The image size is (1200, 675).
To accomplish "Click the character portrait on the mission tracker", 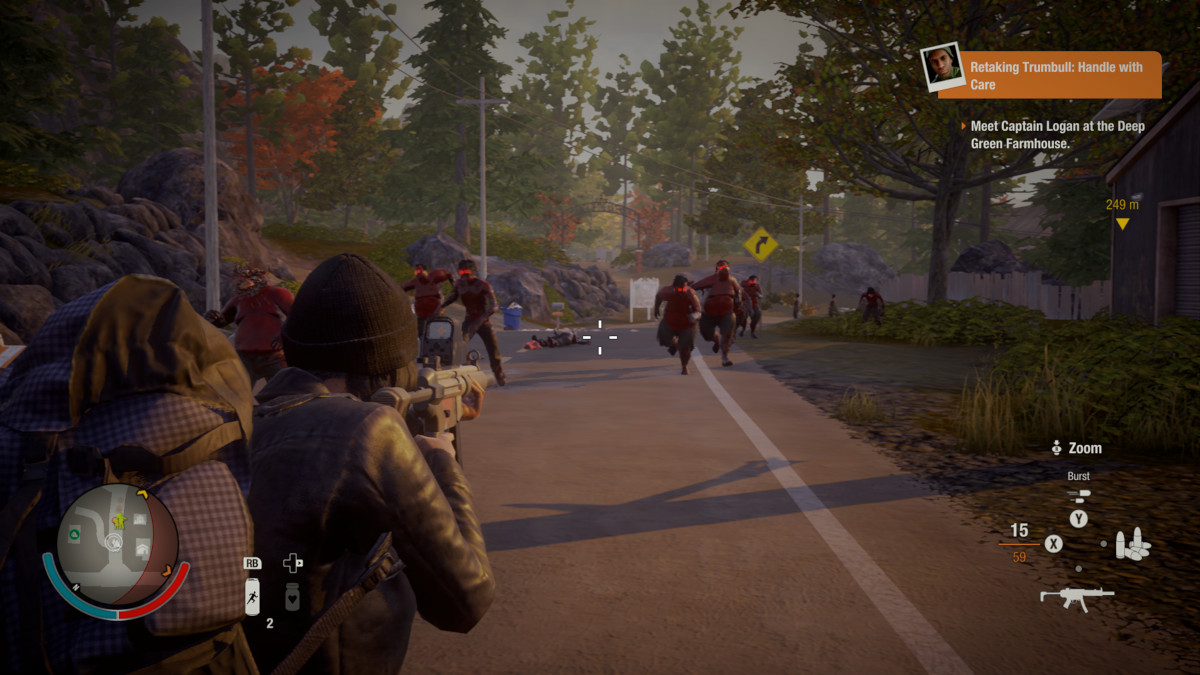I will tap(944, 68).
